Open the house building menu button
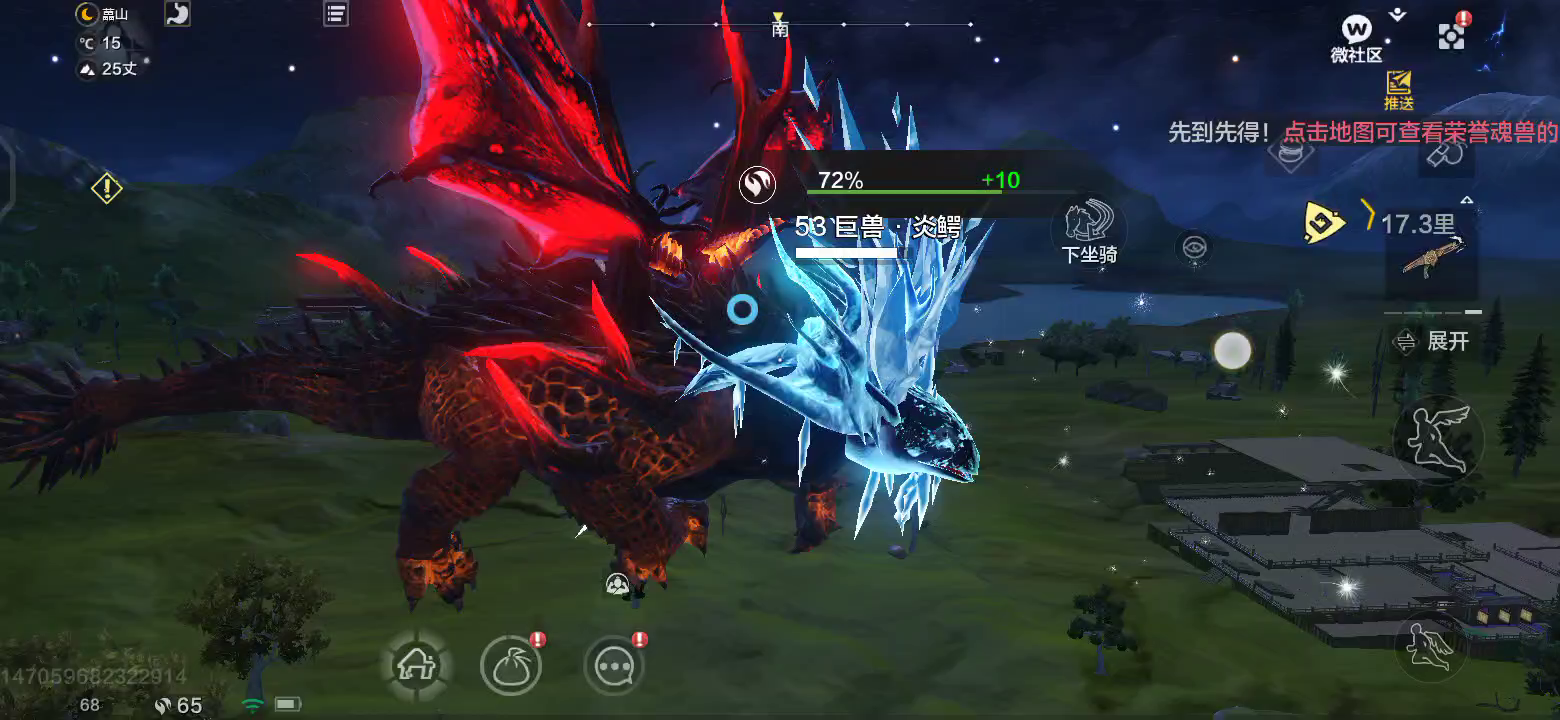The image size is (1560, 720). [x=413, y=666]
